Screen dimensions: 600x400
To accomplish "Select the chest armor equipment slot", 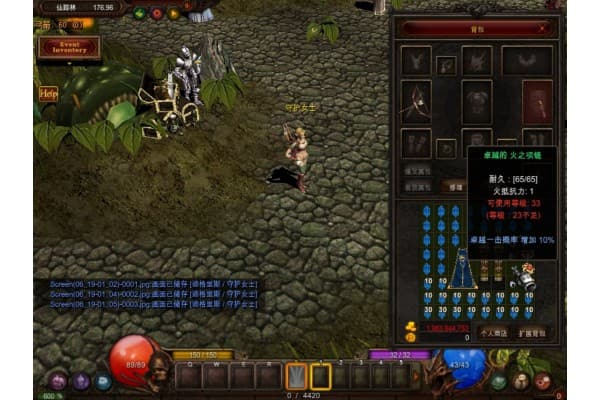I will point(477,99).
